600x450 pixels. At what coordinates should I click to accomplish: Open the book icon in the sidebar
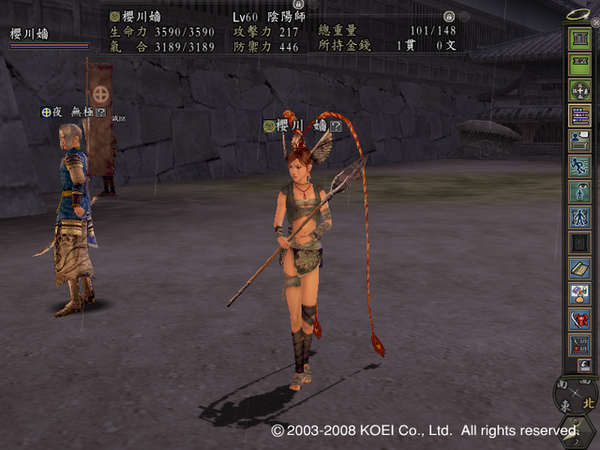(x=578, y=268)
